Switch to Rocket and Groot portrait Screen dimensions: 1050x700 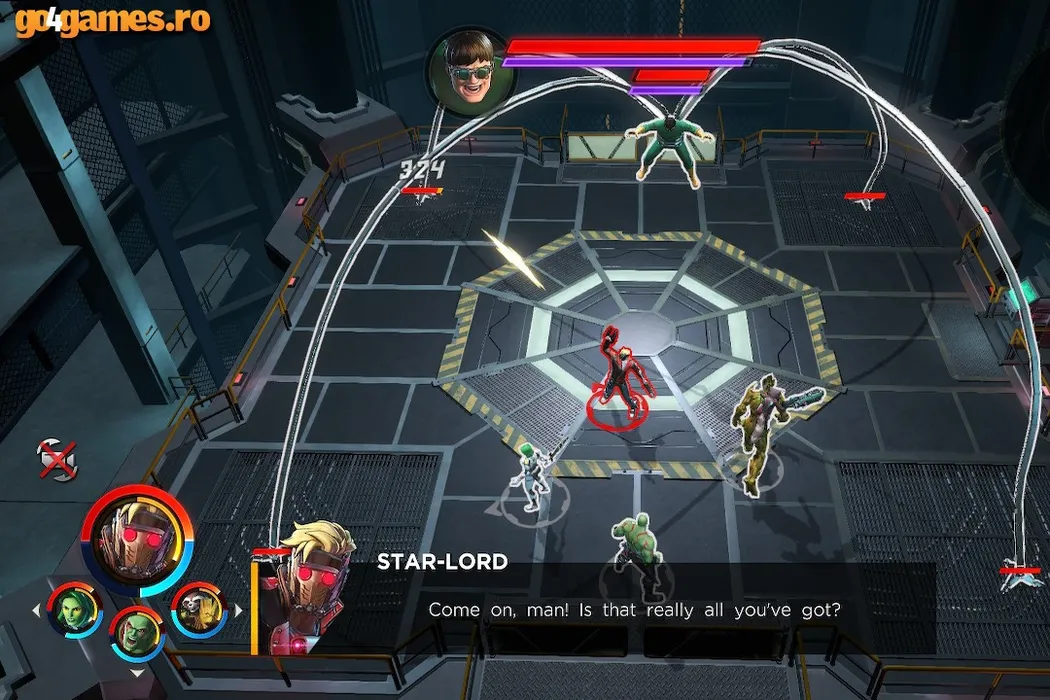tap(199, 608)
